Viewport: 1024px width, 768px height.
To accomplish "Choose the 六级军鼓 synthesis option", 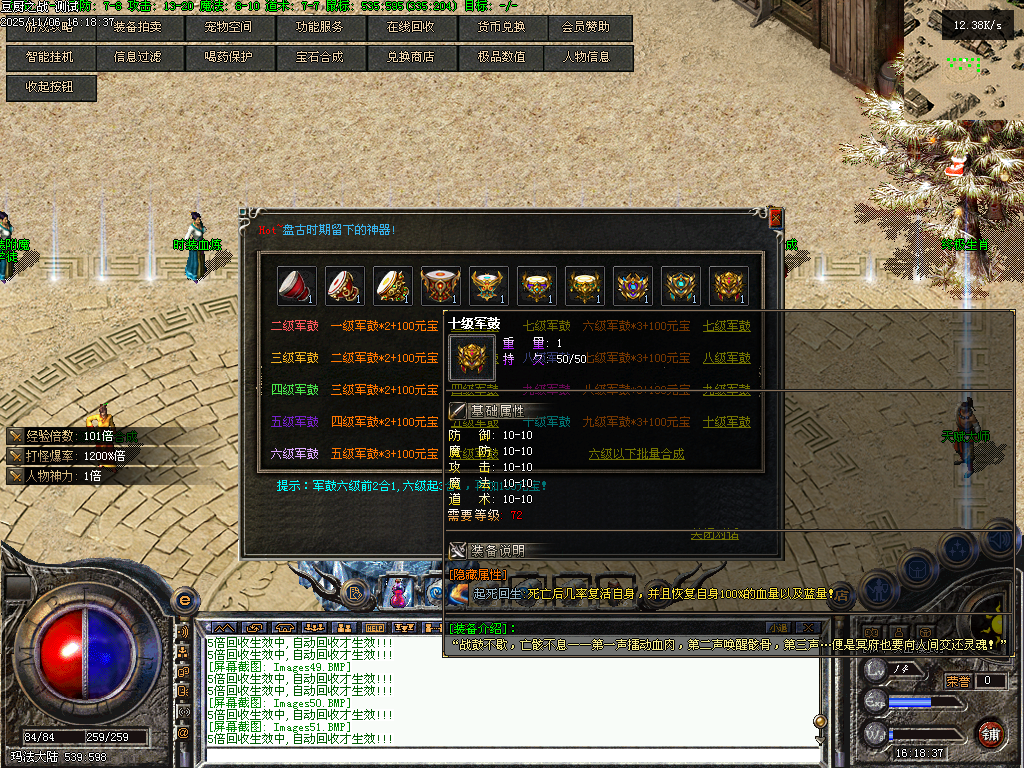I will point(294,454).
